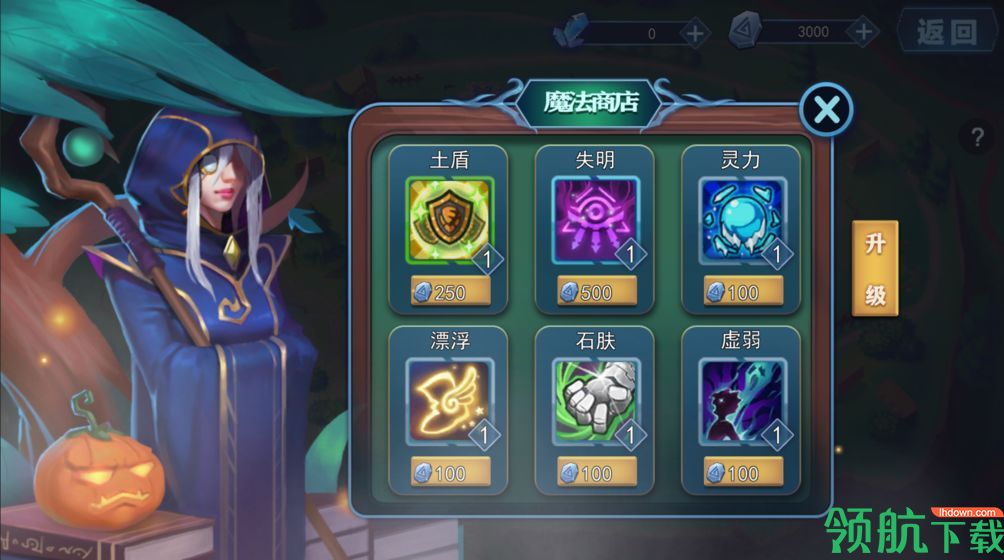
Task: Open the 升级 upgrade tab
Action: (875, 269)
